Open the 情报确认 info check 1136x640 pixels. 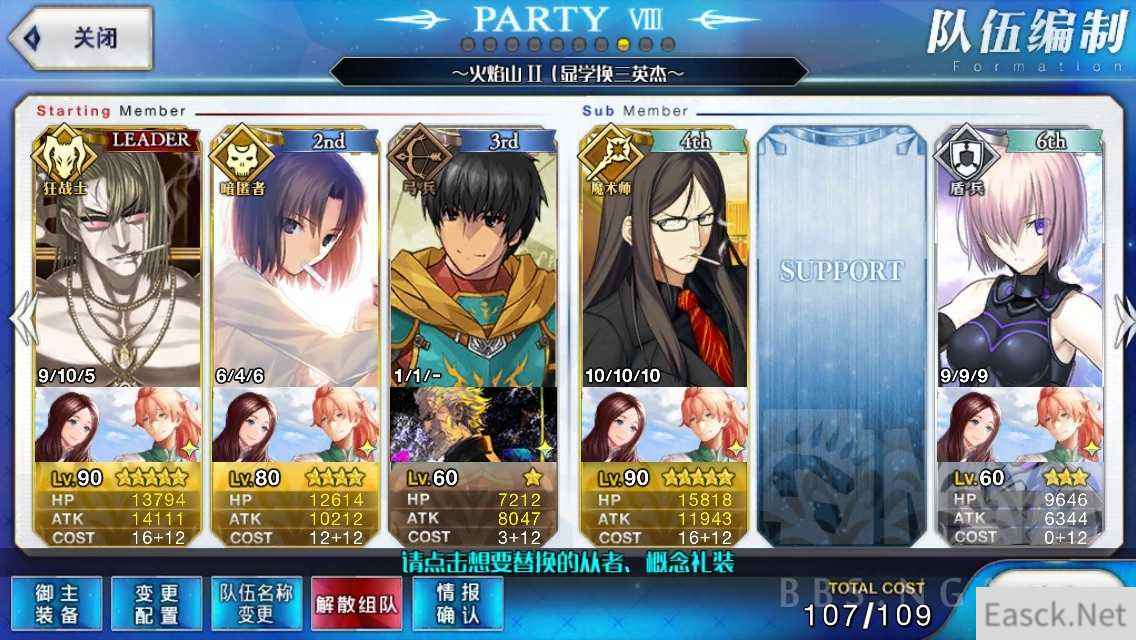click(x=456, y=603)
